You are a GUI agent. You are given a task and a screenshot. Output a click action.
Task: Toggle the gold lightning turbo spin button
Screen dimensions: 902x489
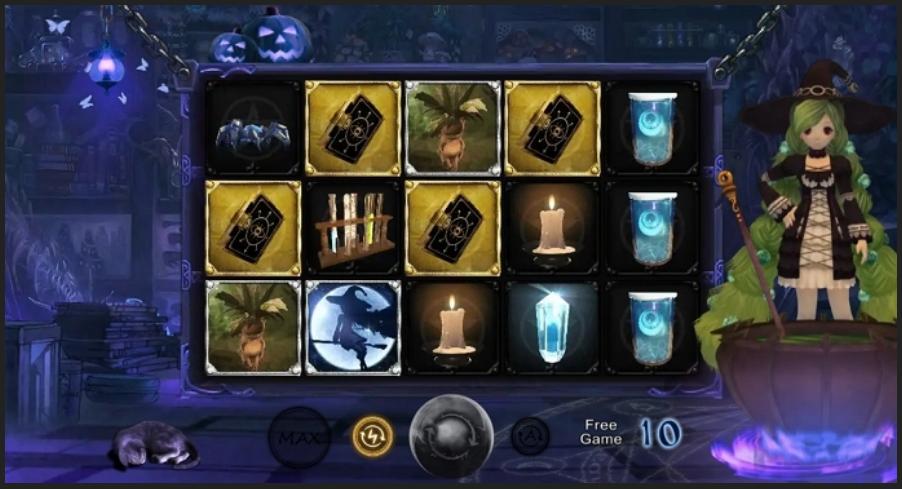(x=370, y=435)
